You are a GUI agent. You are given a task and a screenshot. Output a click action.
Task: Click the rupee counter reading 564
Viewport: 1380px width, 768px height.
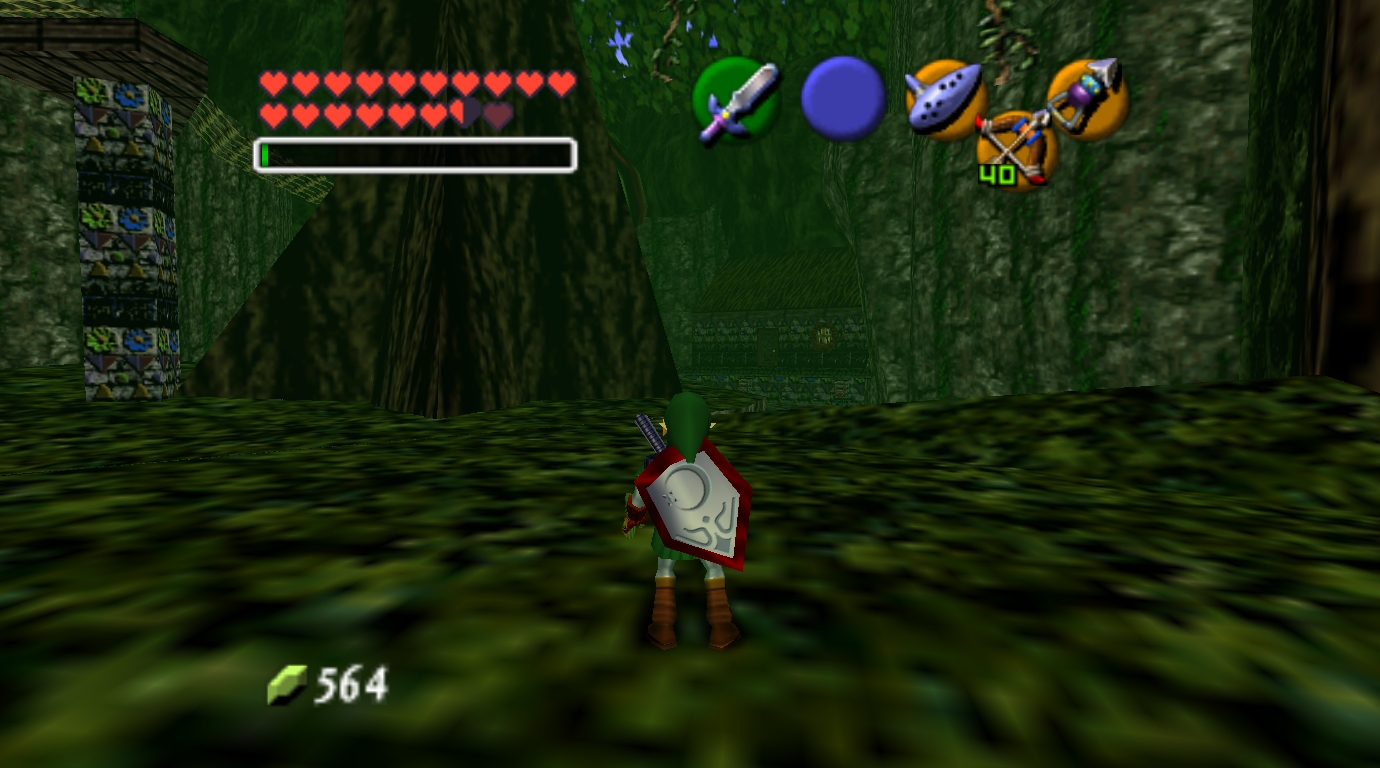(350, 685)
